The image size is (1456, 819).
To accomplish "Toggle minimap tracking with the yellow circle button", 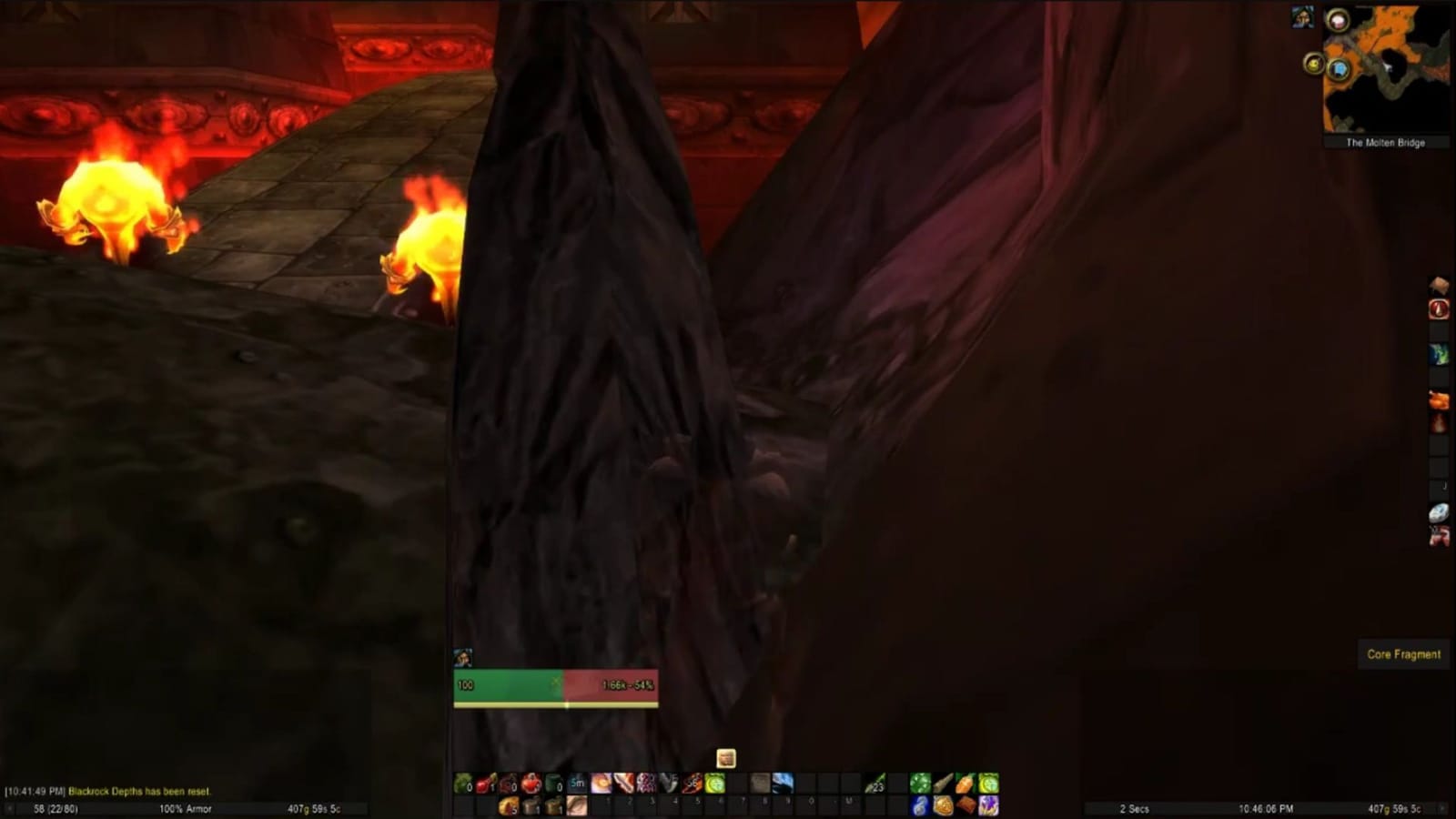I will point(1313,64).
